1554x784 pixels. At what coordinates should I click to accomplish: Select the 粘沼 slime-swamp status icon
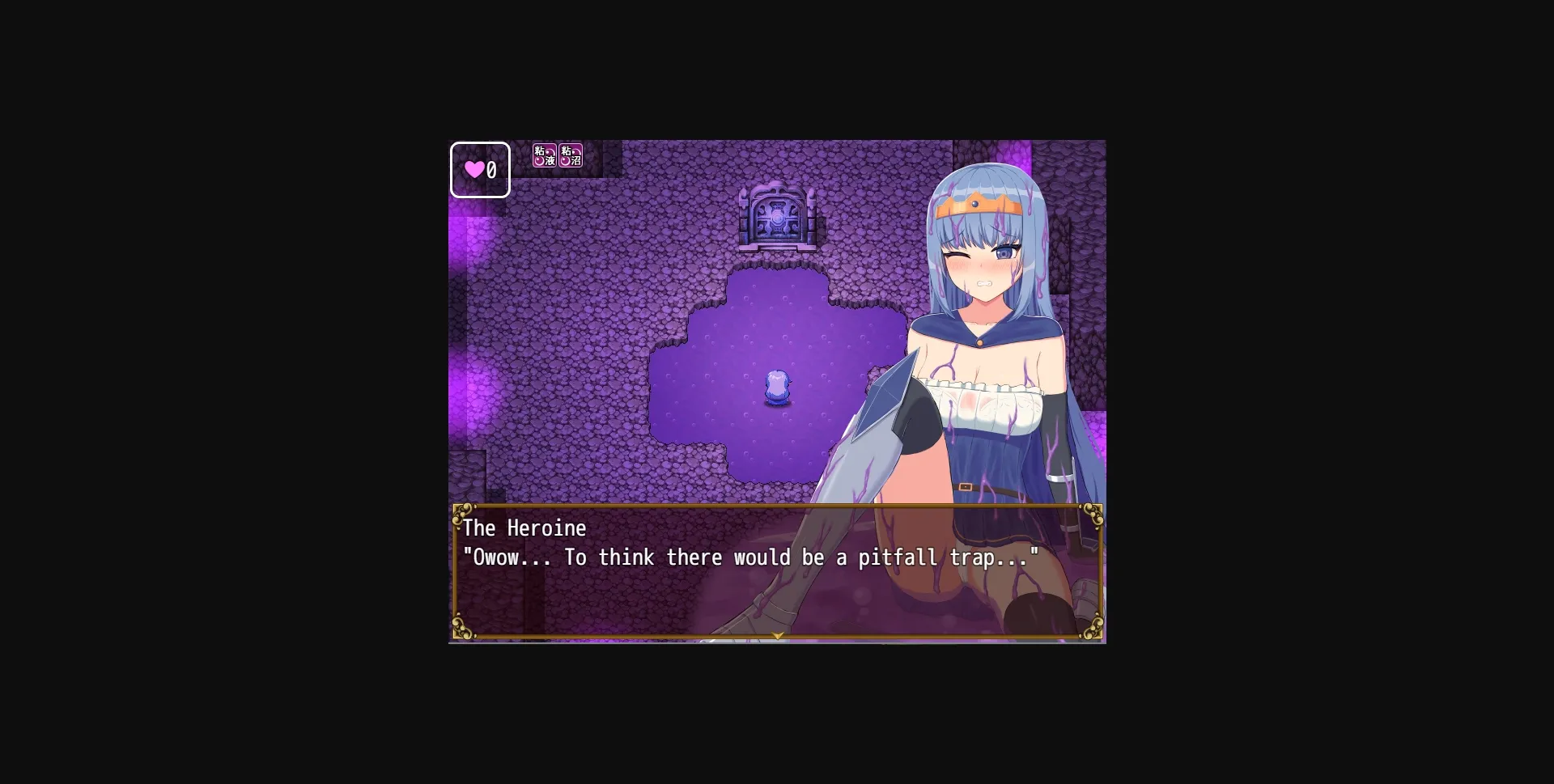(569, 154)
